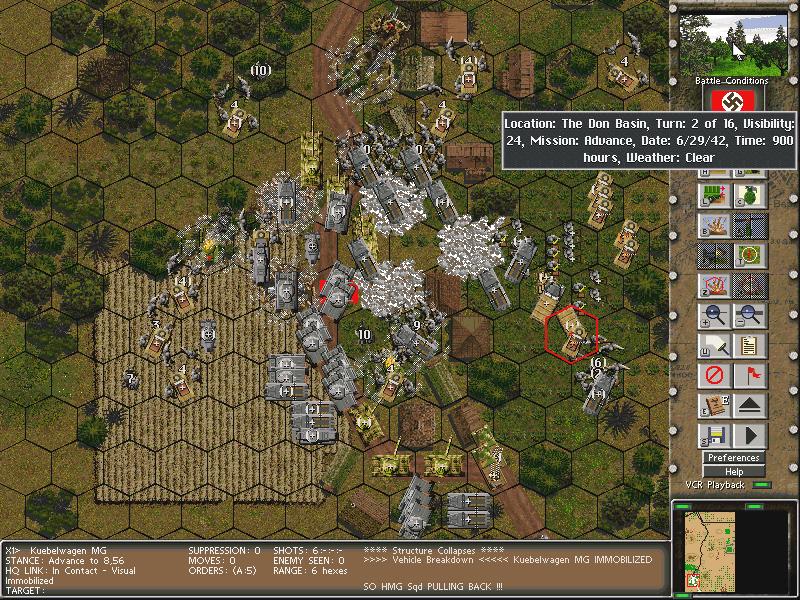Screen dimensions: 800x600
Task: Click the magnifier button marked U
Action: (713, 346)
